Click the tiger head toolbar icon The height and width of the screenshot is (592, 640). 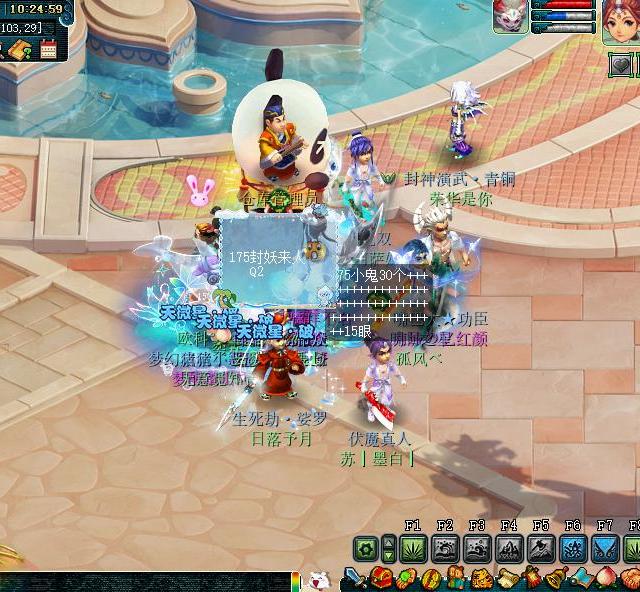[483, 578]
